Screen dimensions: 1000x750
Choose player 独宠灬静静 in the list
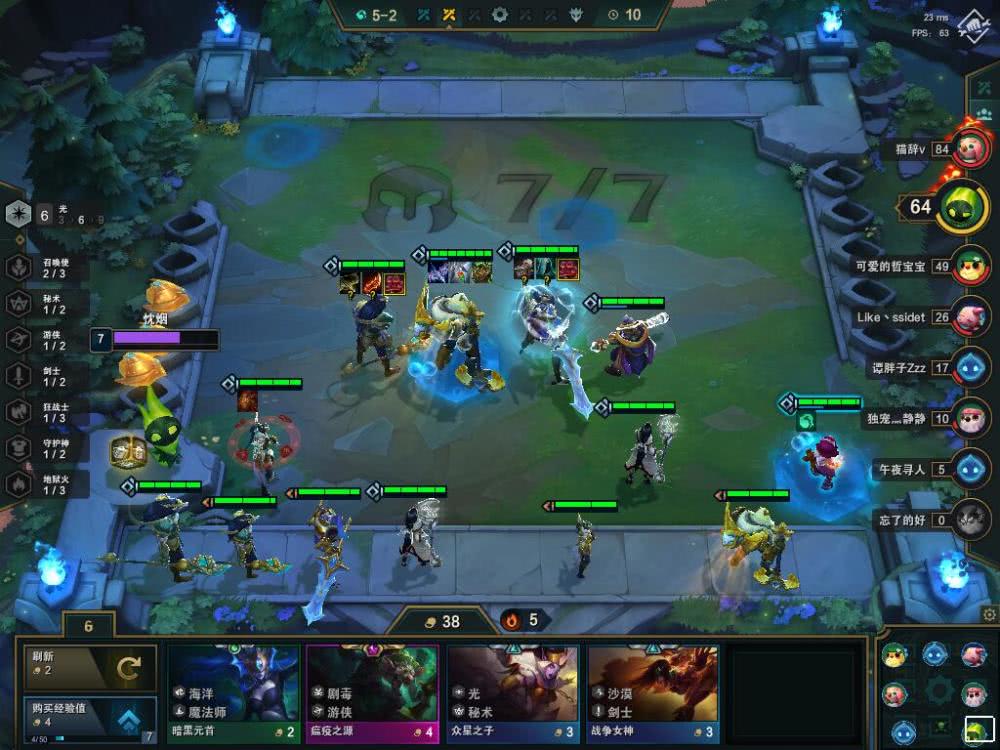[969, 417]
